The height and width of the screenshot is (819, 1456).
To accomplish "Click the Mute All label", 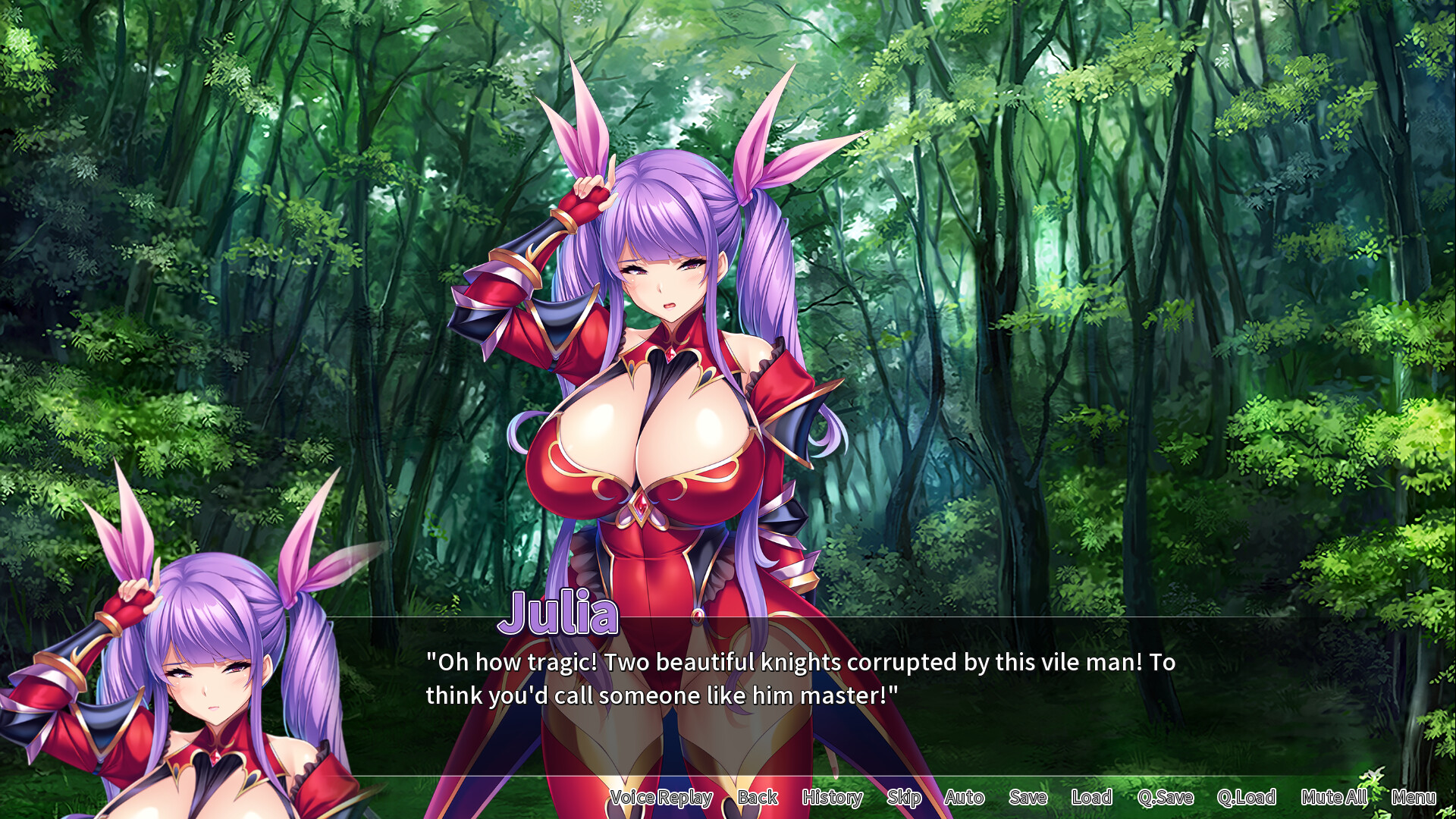I will coord(1334,798).
